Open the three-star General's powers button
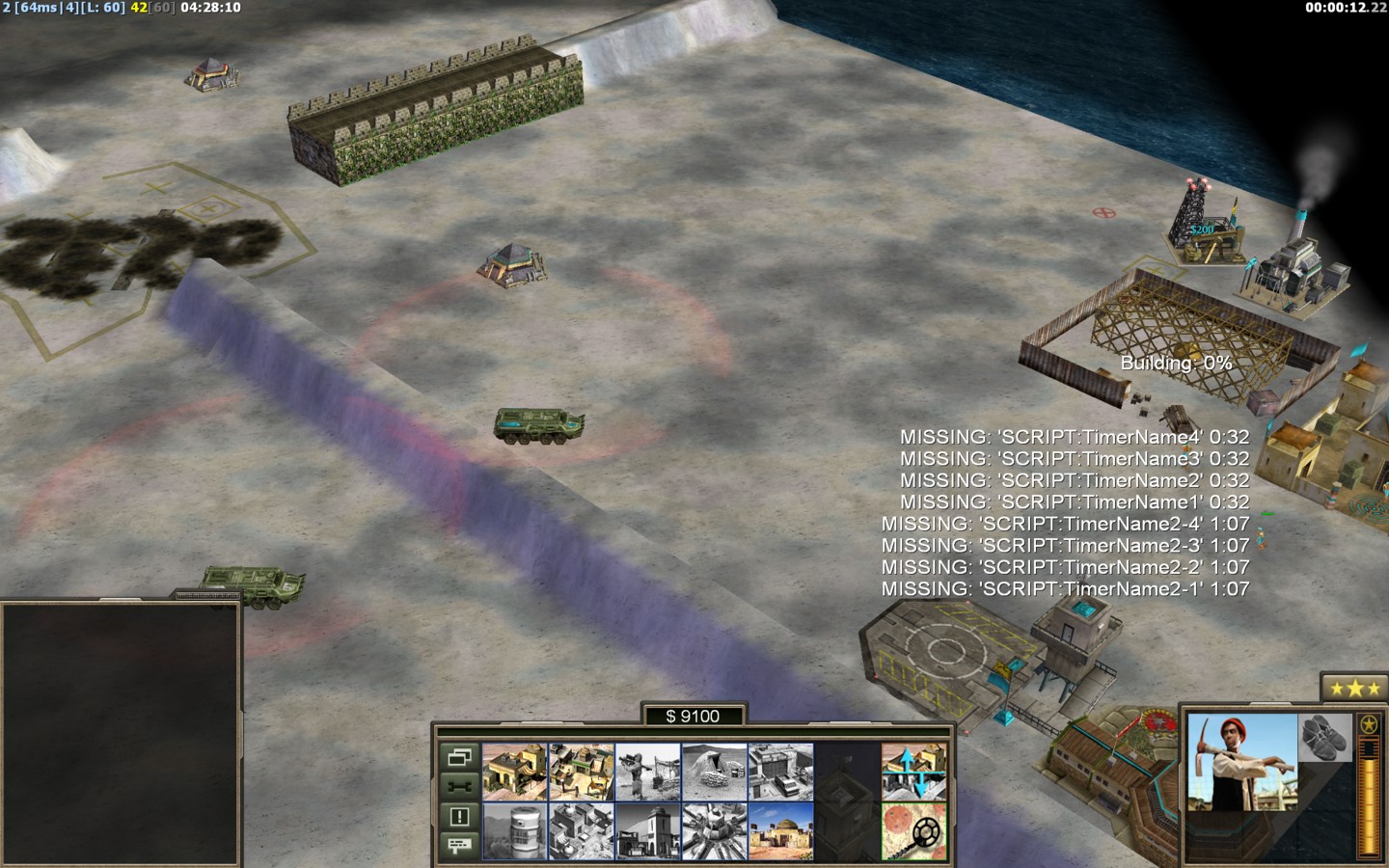 tap(1349, 689)
